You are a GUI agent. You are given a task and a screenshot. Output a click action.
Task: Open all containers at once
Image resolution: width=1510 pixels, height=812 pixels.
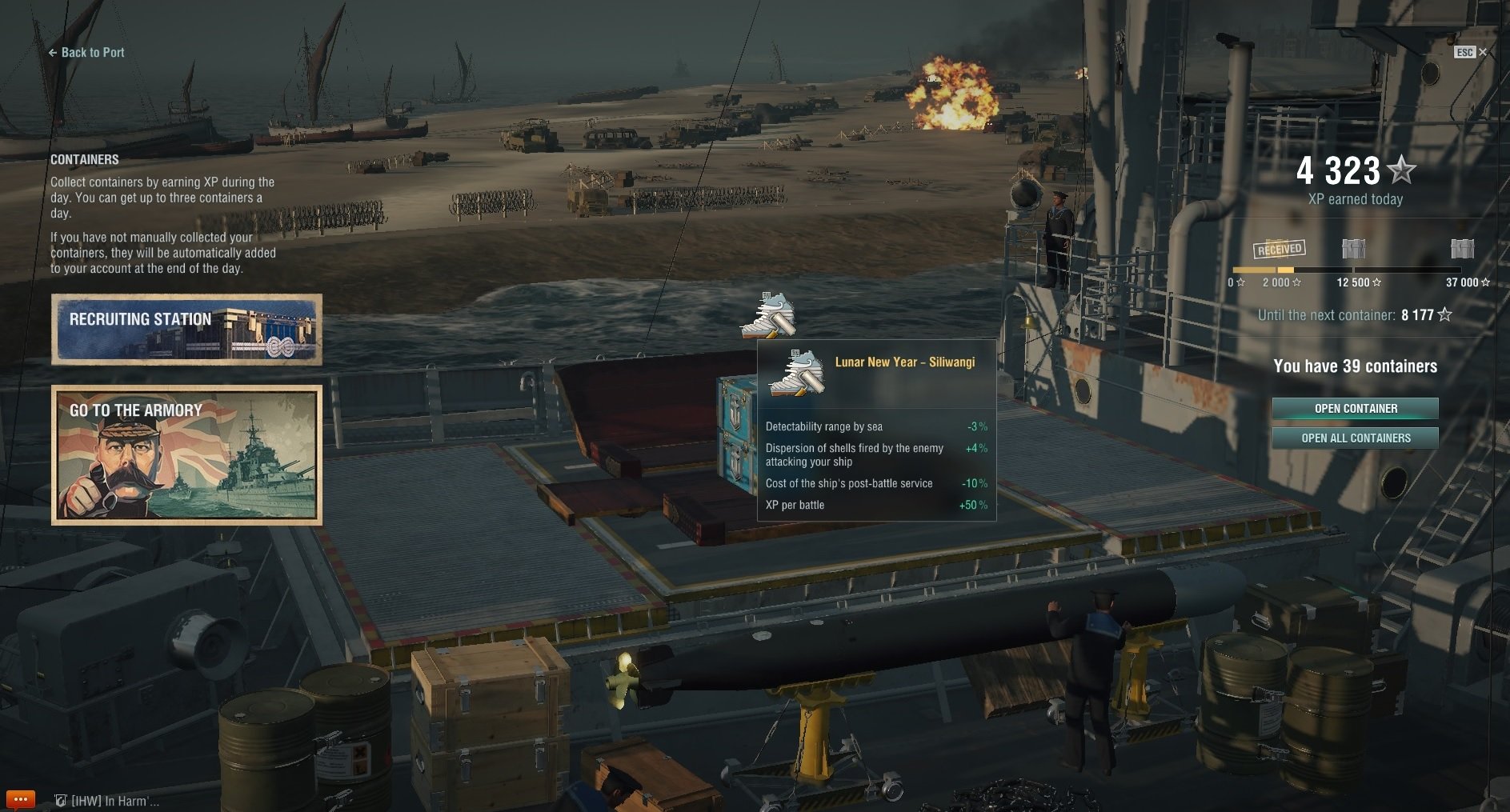[x=1355, y=438]
